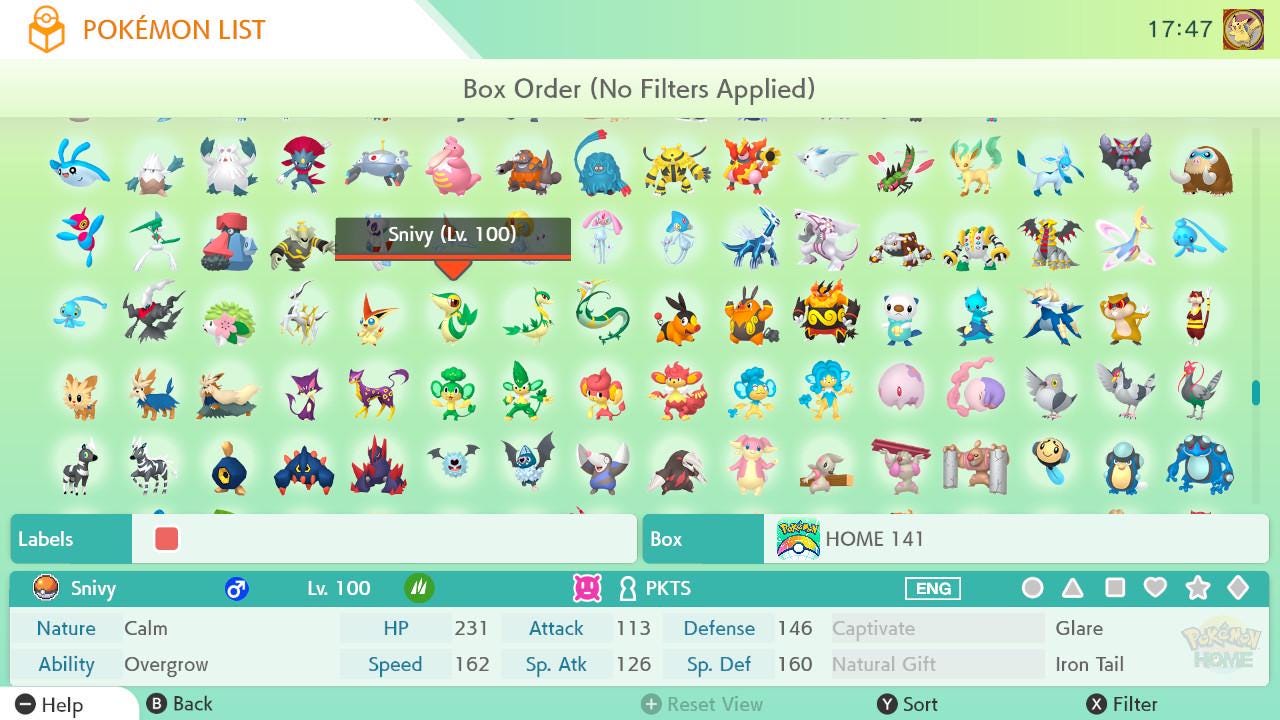
Task: Click the pink marking icon near PKTS
Action: [586, 588]
